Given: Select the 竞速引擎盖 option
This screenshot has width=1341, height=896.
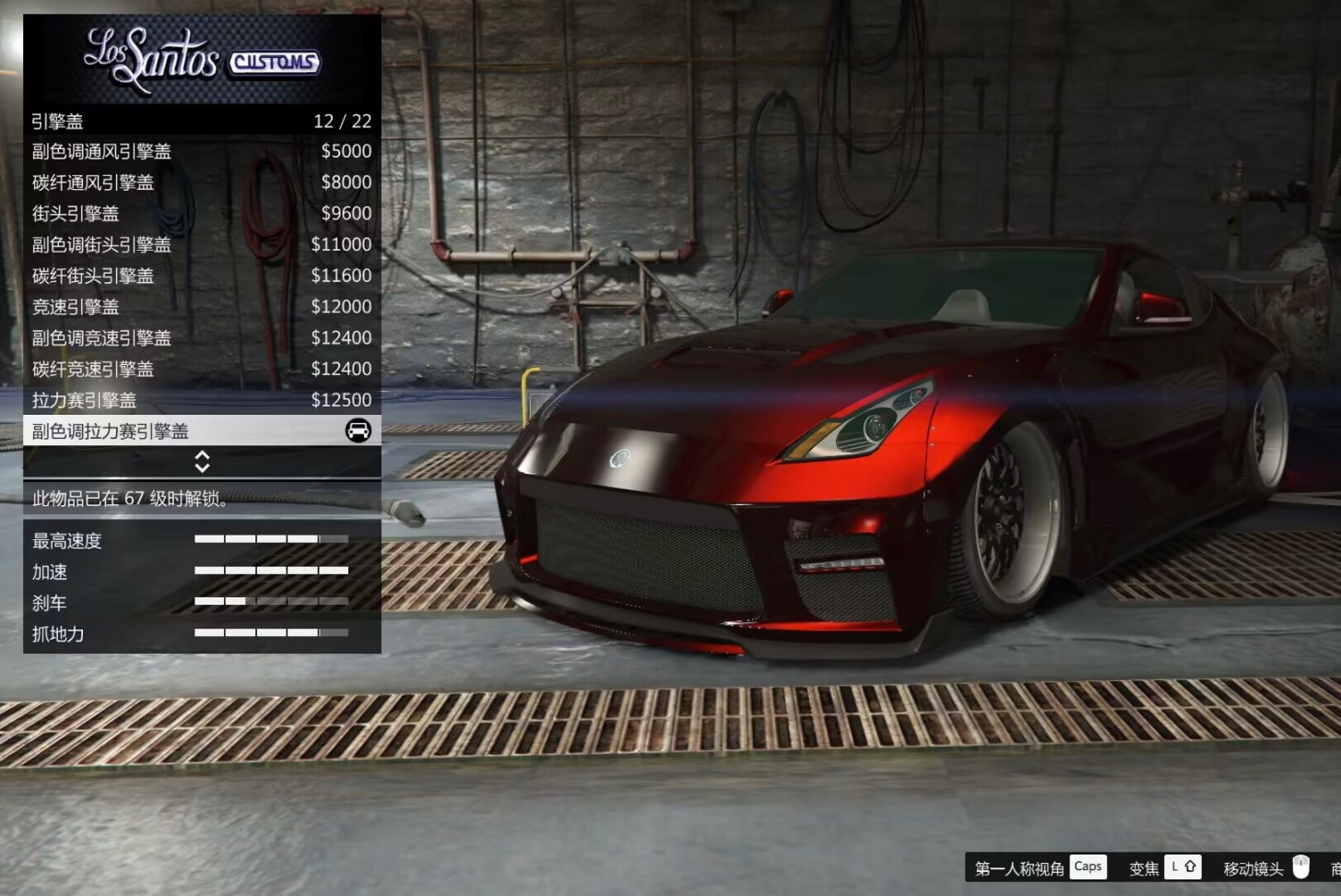Looking at the screenshot, I should click(x=201, y=307).
